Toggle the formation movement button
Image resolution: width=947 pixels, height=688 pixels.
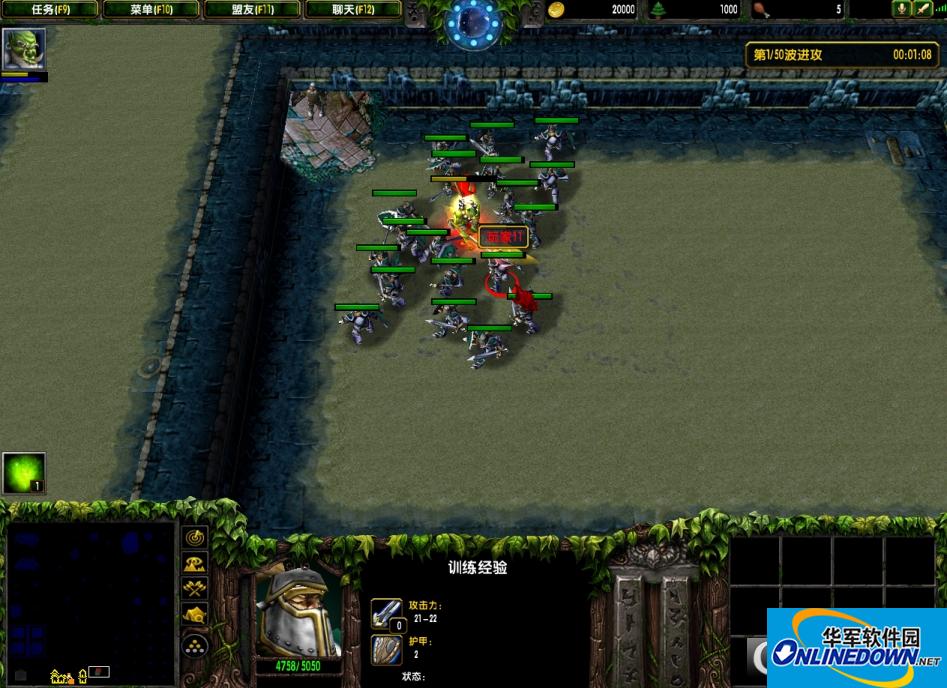point(195,644)
